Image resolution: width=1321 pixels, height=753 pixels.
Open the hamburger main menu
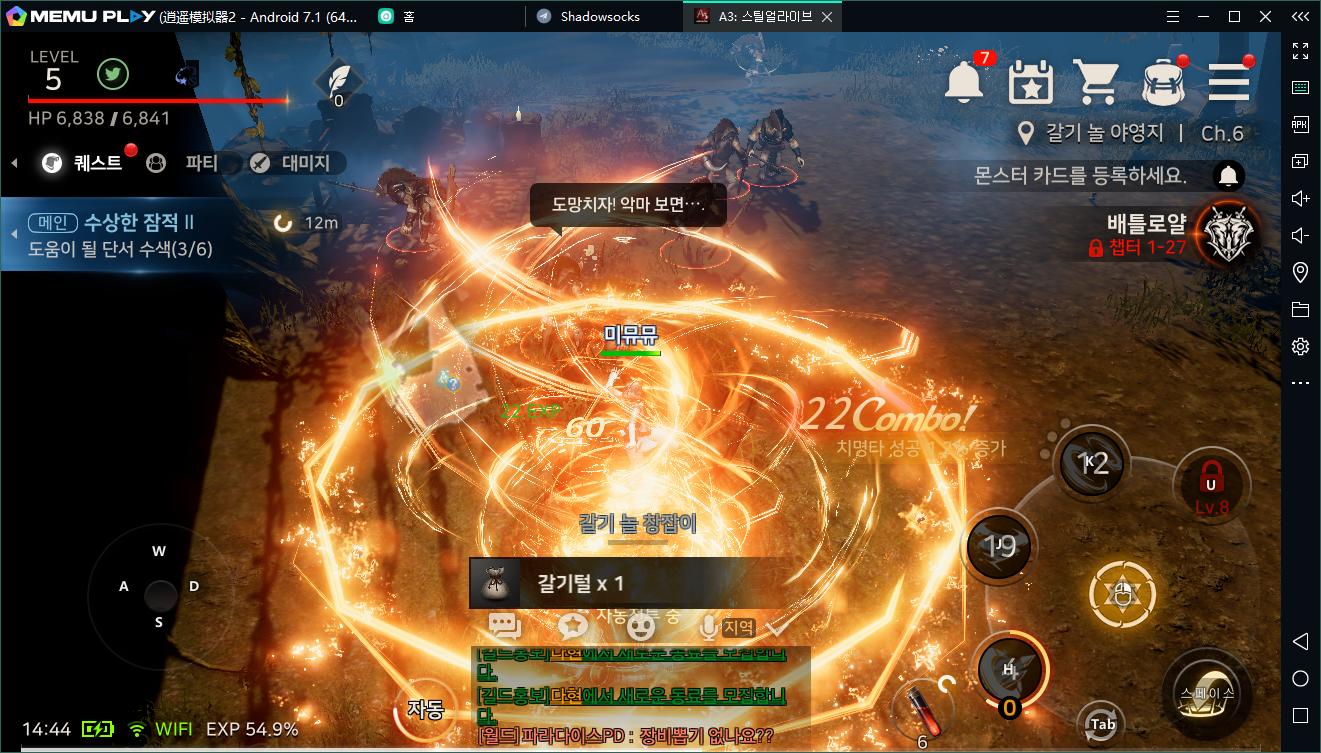1228,82
